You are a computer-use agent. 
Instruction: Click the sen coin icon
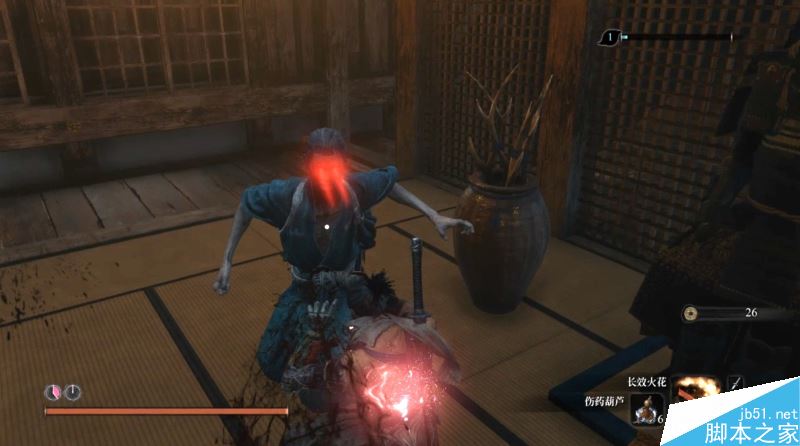[x=691, y=313]
